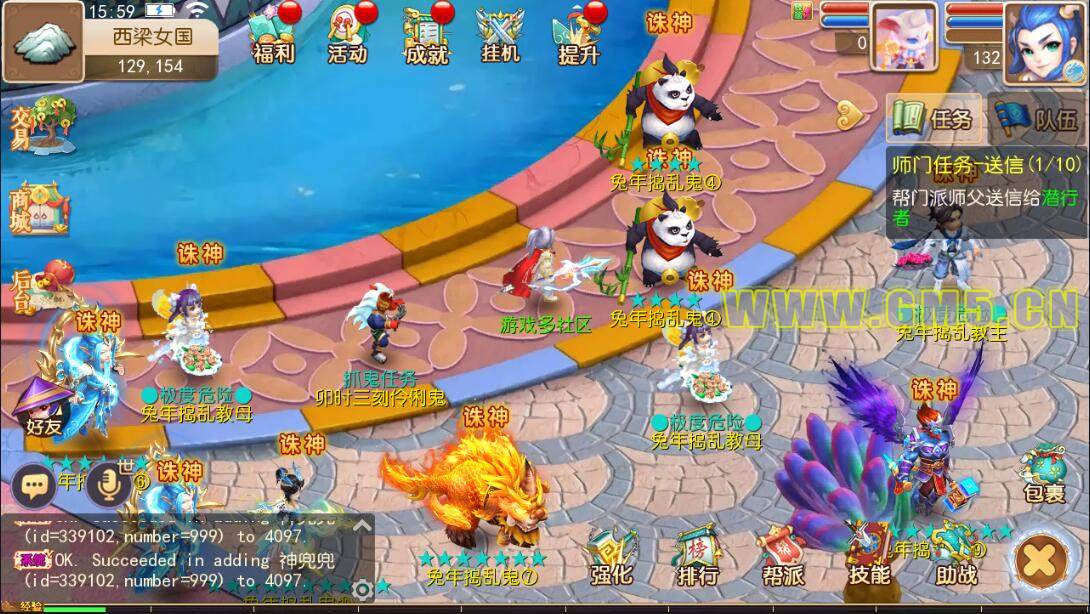Screen dimensions: 1090x614
Task: Open the 成就 achievements menu
Action: (x=426, y=36)
